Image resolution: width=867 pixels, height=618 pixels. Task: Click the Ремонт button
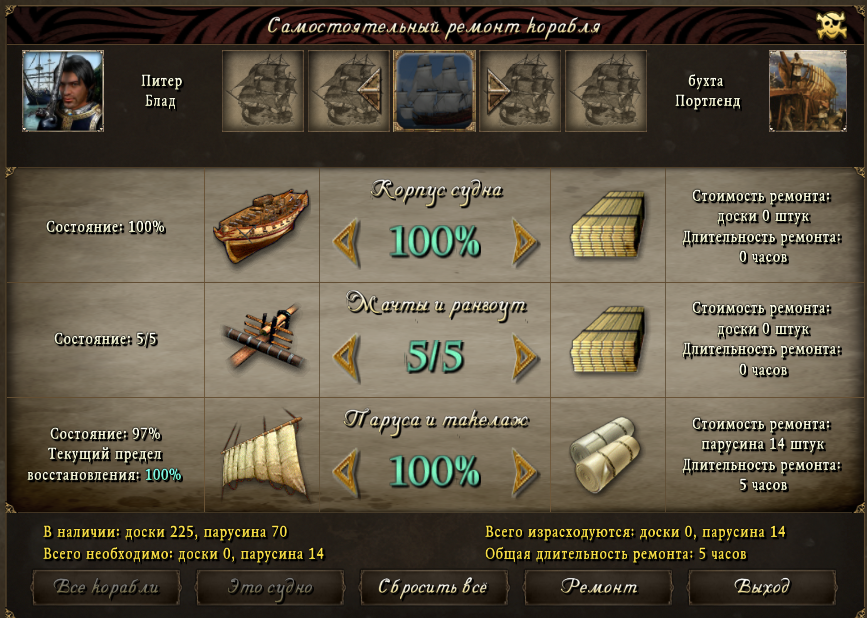(x=598, y=587)
